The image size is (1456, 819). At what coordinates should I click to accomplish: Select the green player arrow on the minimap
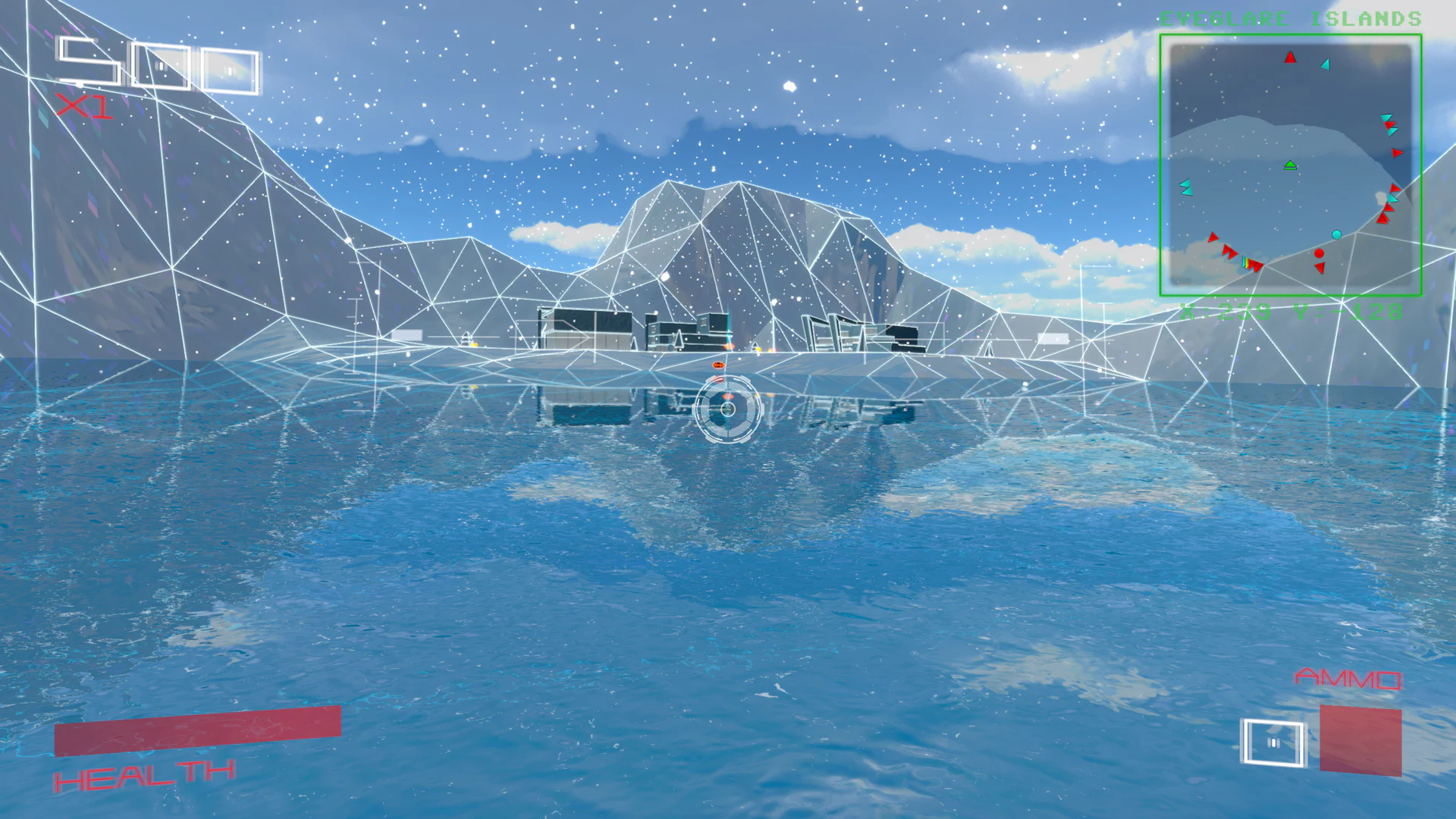coord(1290,165)
